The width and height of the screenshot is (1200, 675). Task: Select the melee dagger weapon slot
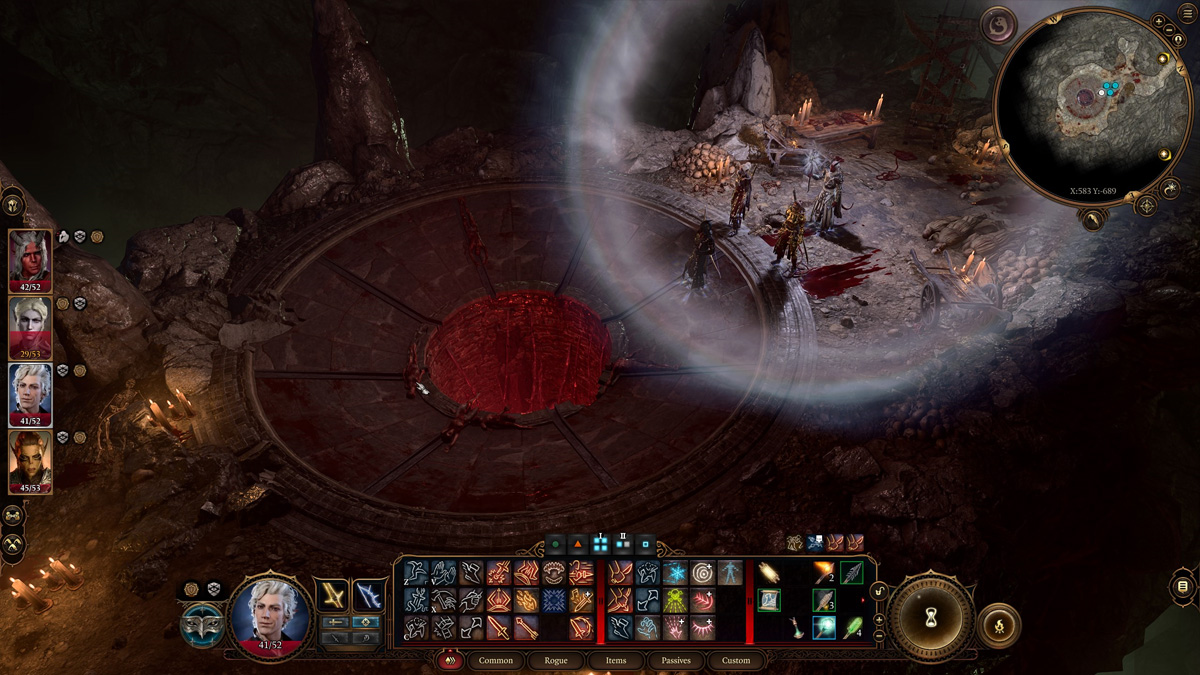click(x=332, y=595)
